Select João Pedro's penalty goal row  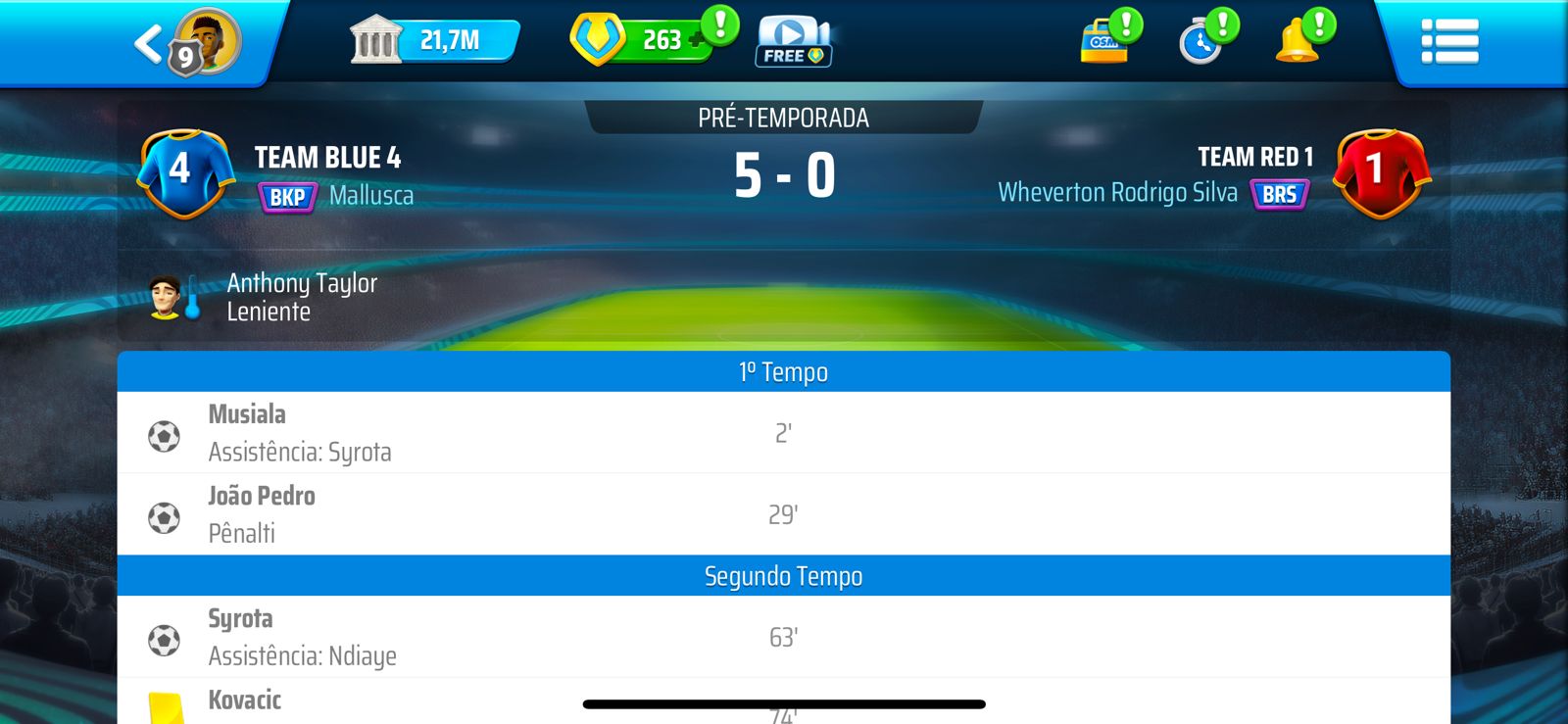pos(783,514)
